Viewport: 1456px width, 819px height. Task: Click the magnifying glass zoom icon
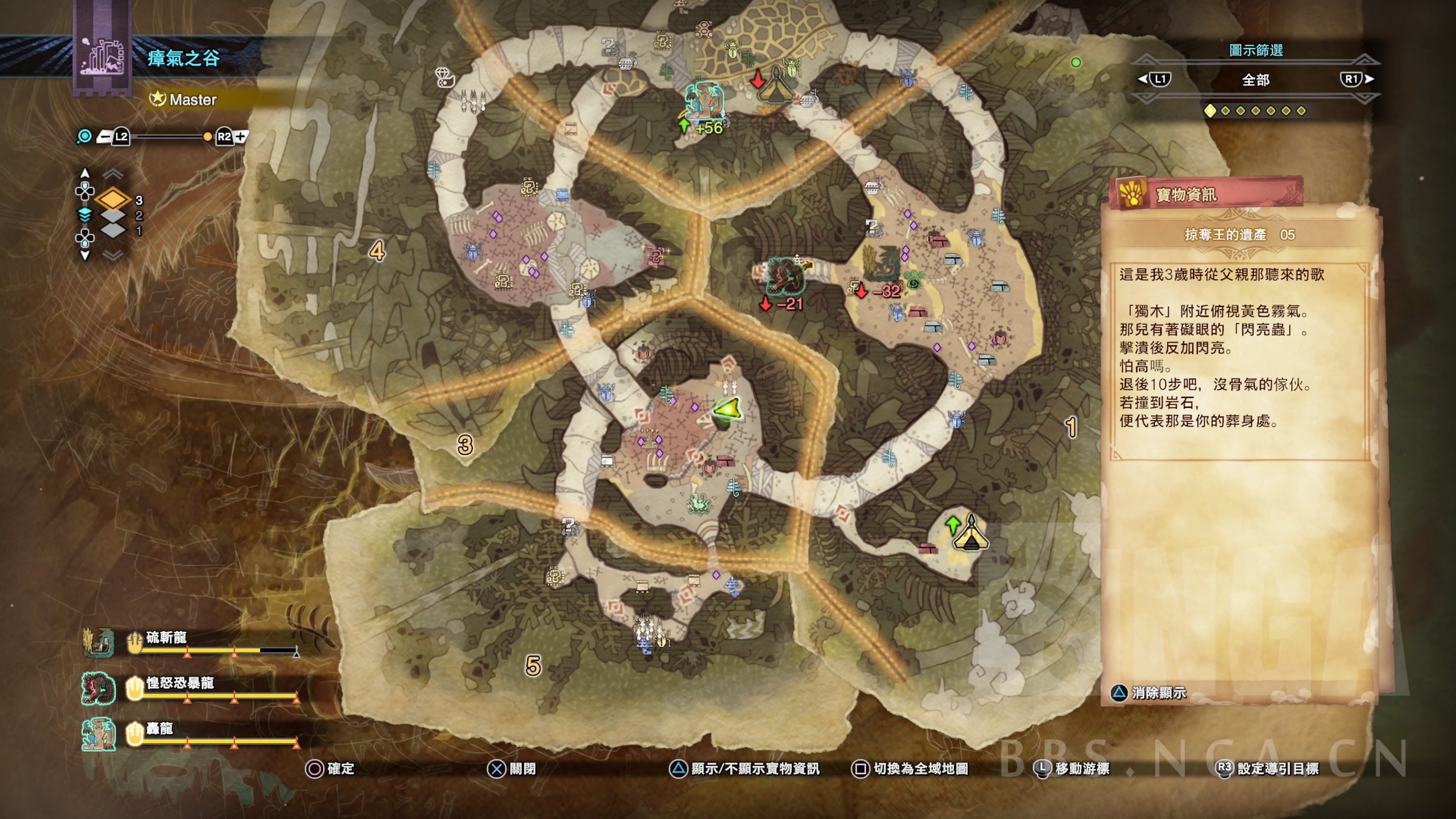tap(85, 137)
